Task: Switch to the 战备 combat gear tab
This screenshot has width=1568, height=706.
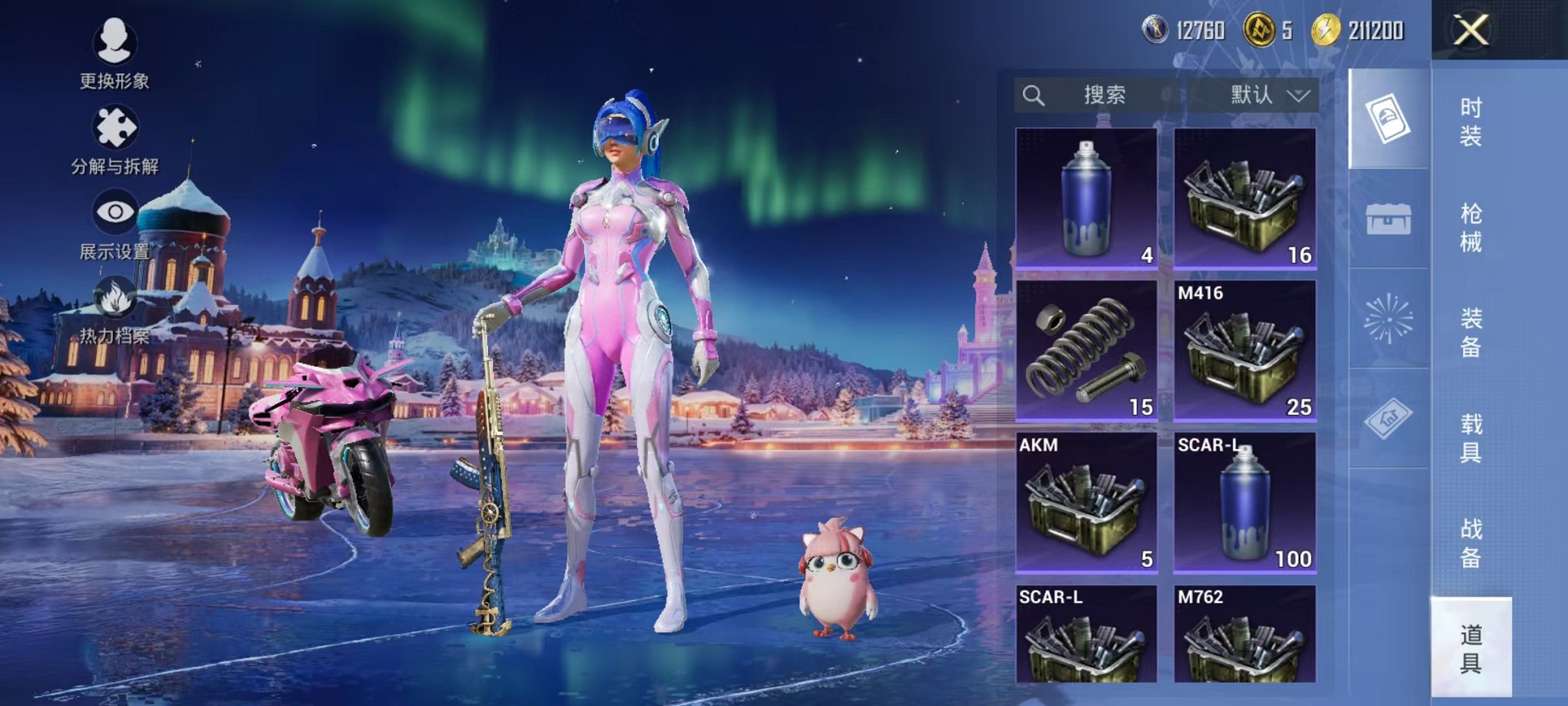Action: pos(1470,543)
